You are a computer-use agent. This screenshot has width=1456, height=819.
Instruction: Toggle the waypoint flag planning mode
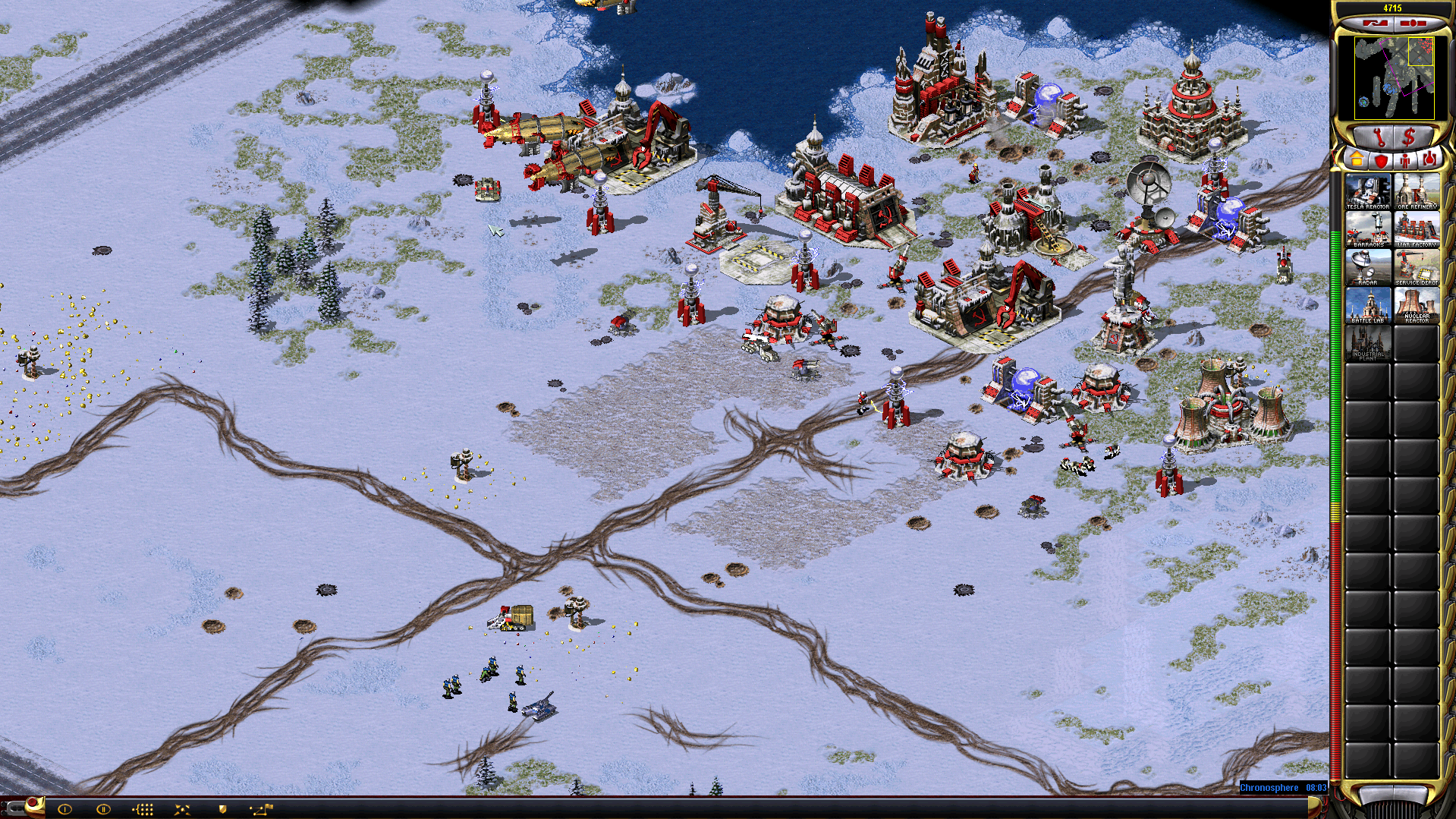click(x=262, y=809)
